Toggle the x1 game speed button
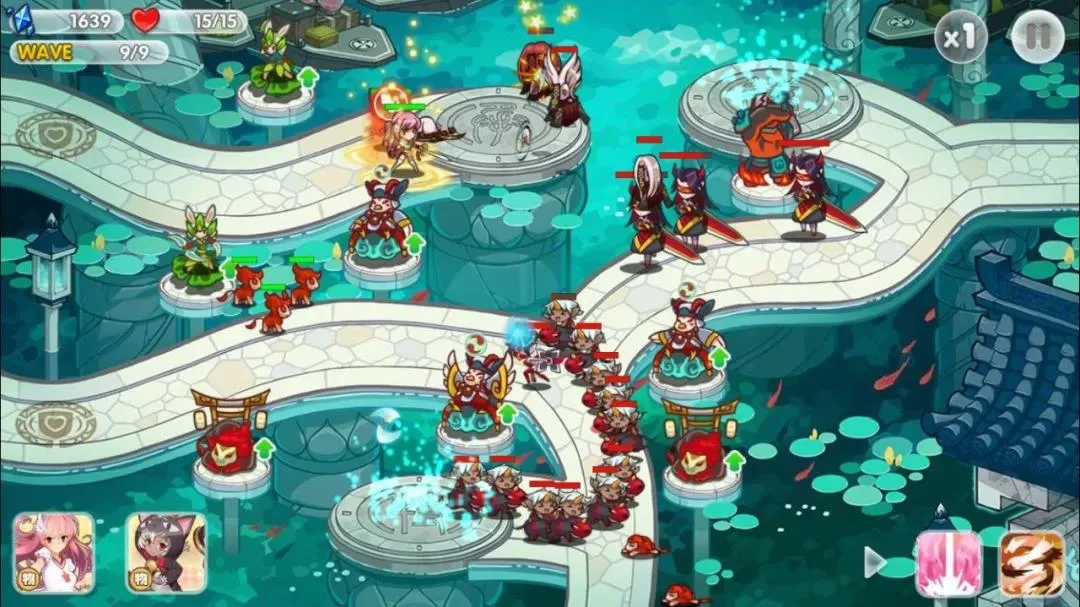 point(960,38)
